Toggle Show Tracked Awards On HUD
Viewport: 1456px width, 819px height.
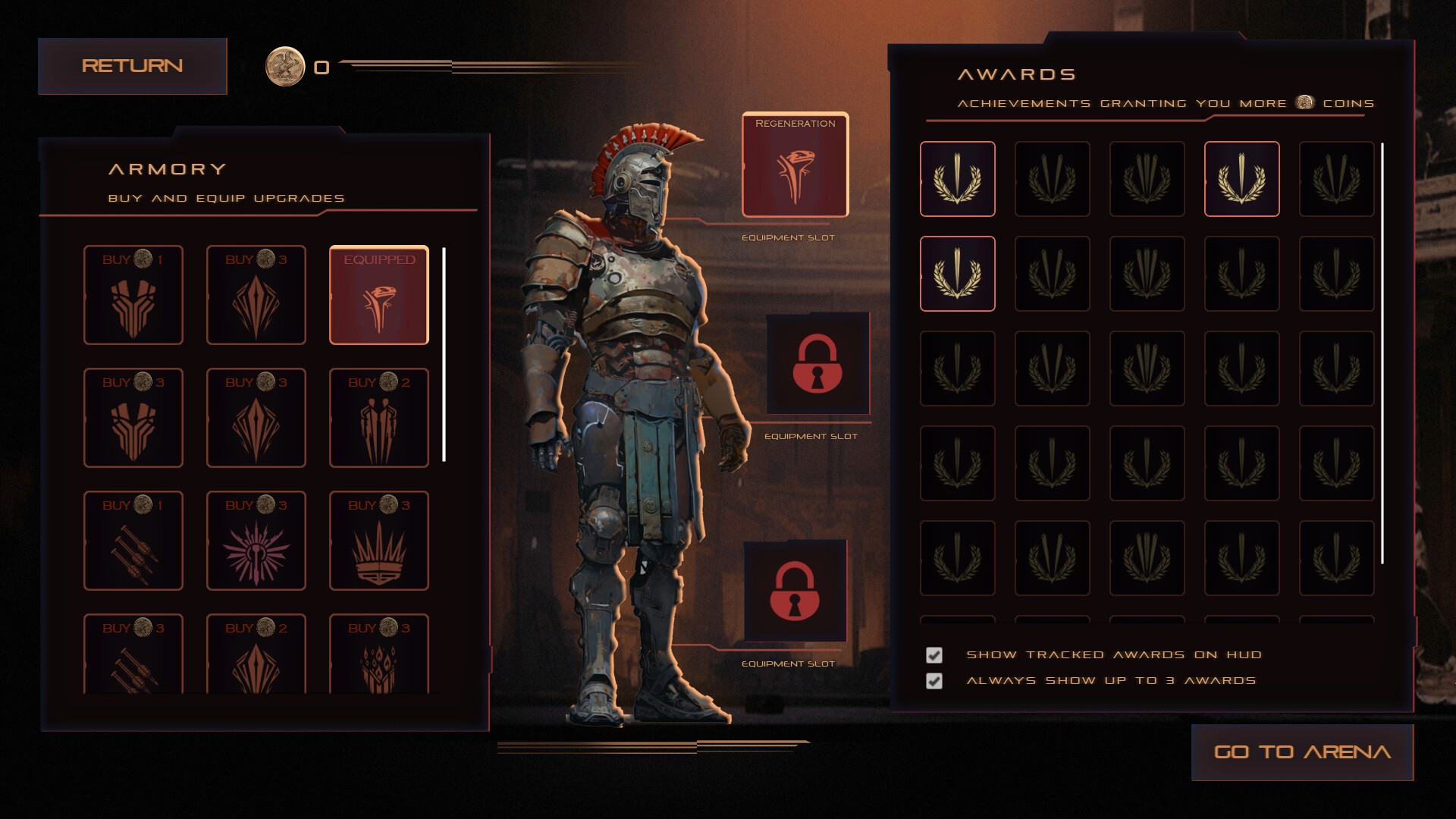pos(934,654)
